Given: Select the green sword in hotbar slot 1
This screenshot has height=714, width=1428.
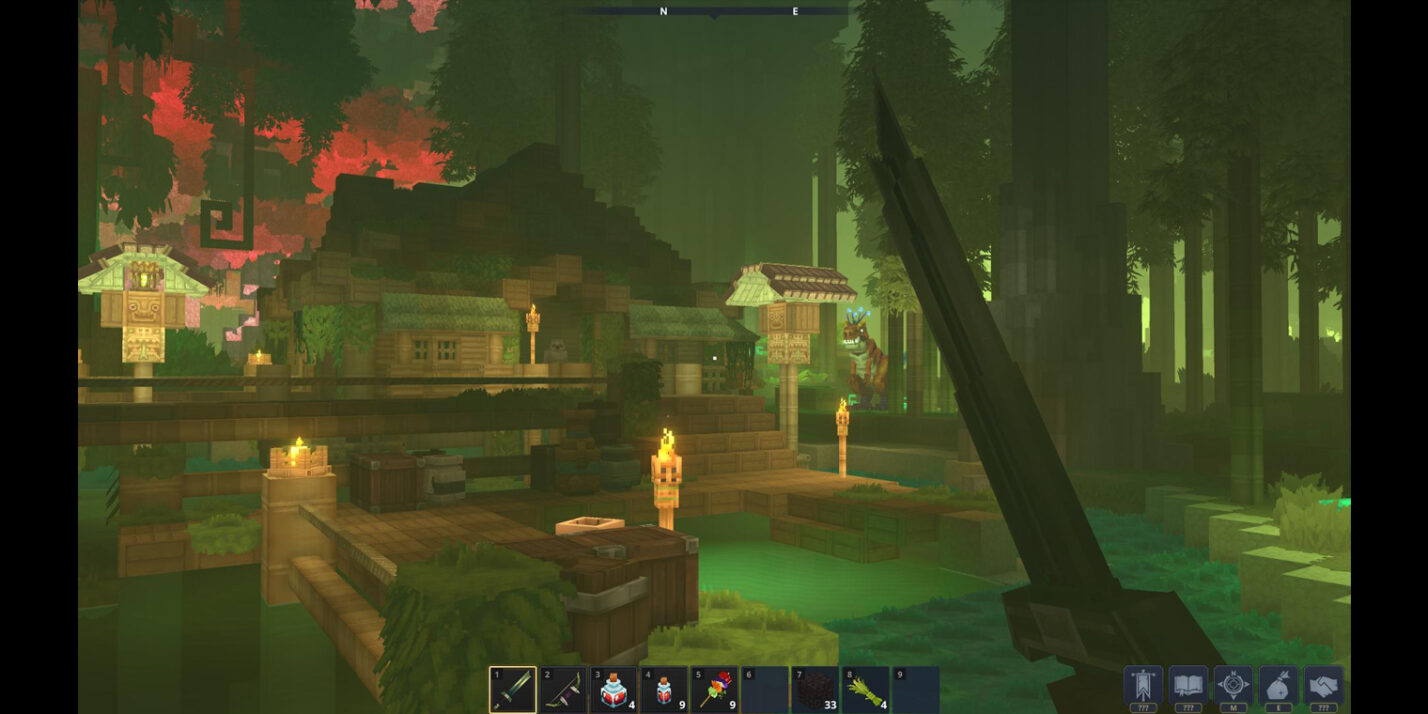Looking at the screenshot, I should (x=513, y=689).
